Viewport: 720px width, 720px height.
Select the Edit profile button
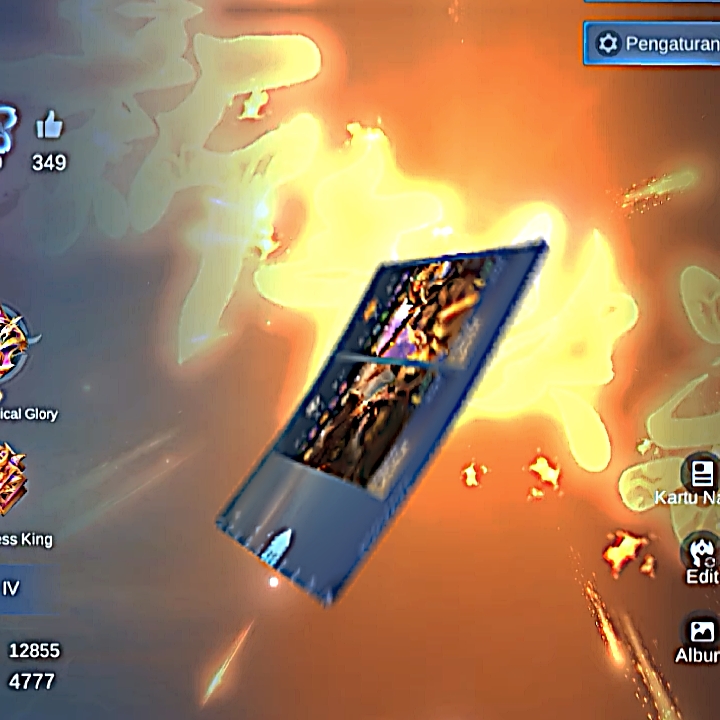tap(702, 552)
